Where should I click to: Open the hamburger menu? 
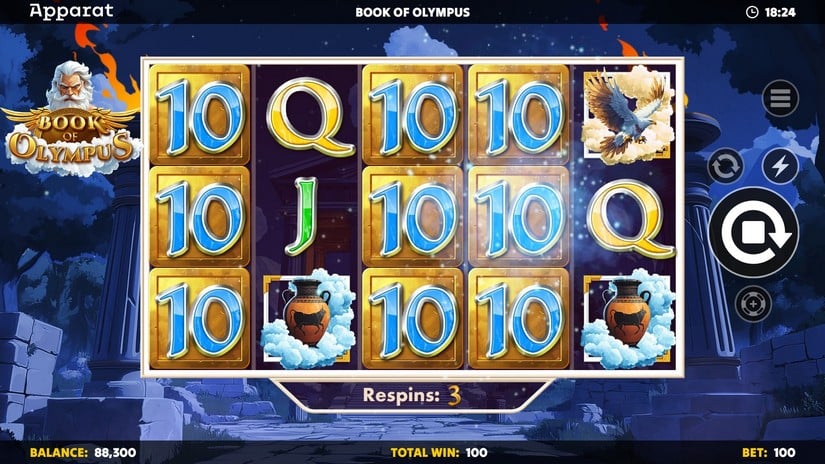pos(780,98)
